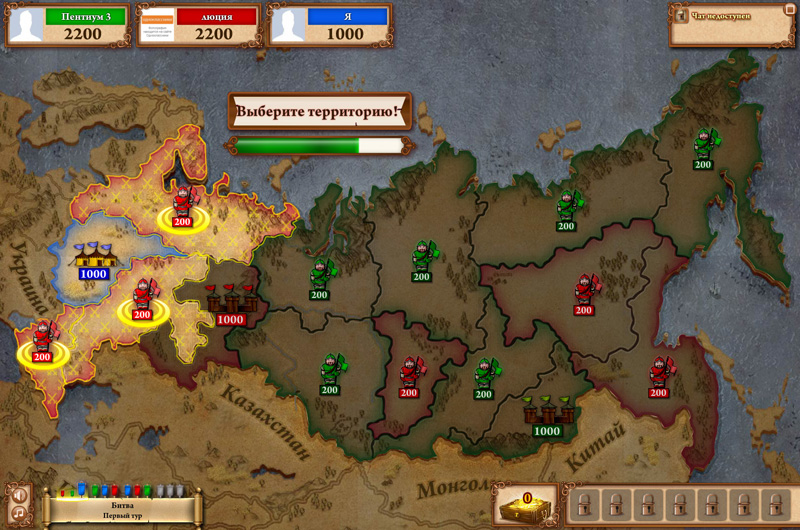Image resolution: width=800 pixels, height=530 pixels.
Task: Mute sound with the speaker button
Action: coord(19,494)
